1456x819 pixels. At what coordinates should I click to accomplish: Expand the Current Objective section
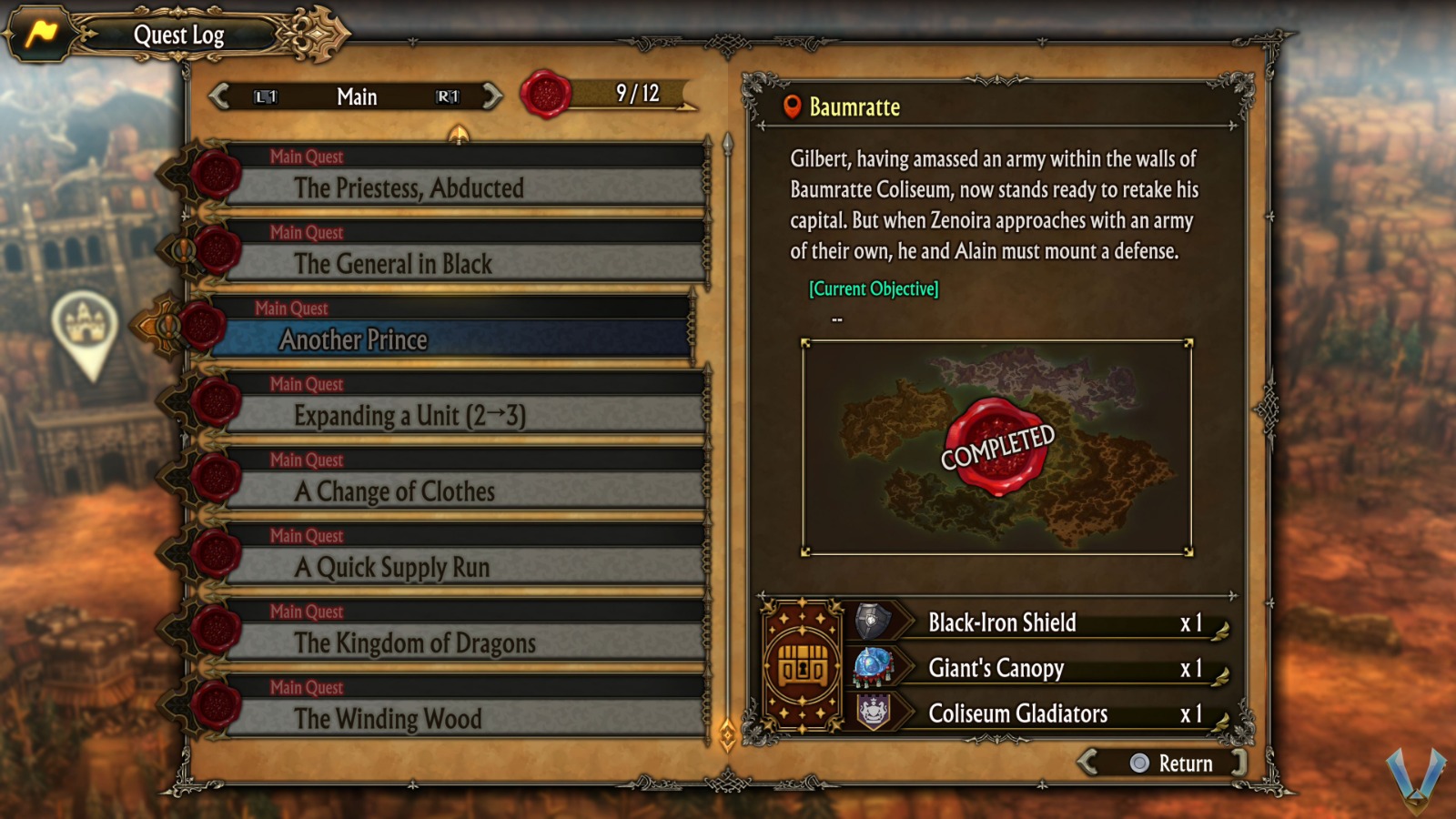(x=872, y=288)
